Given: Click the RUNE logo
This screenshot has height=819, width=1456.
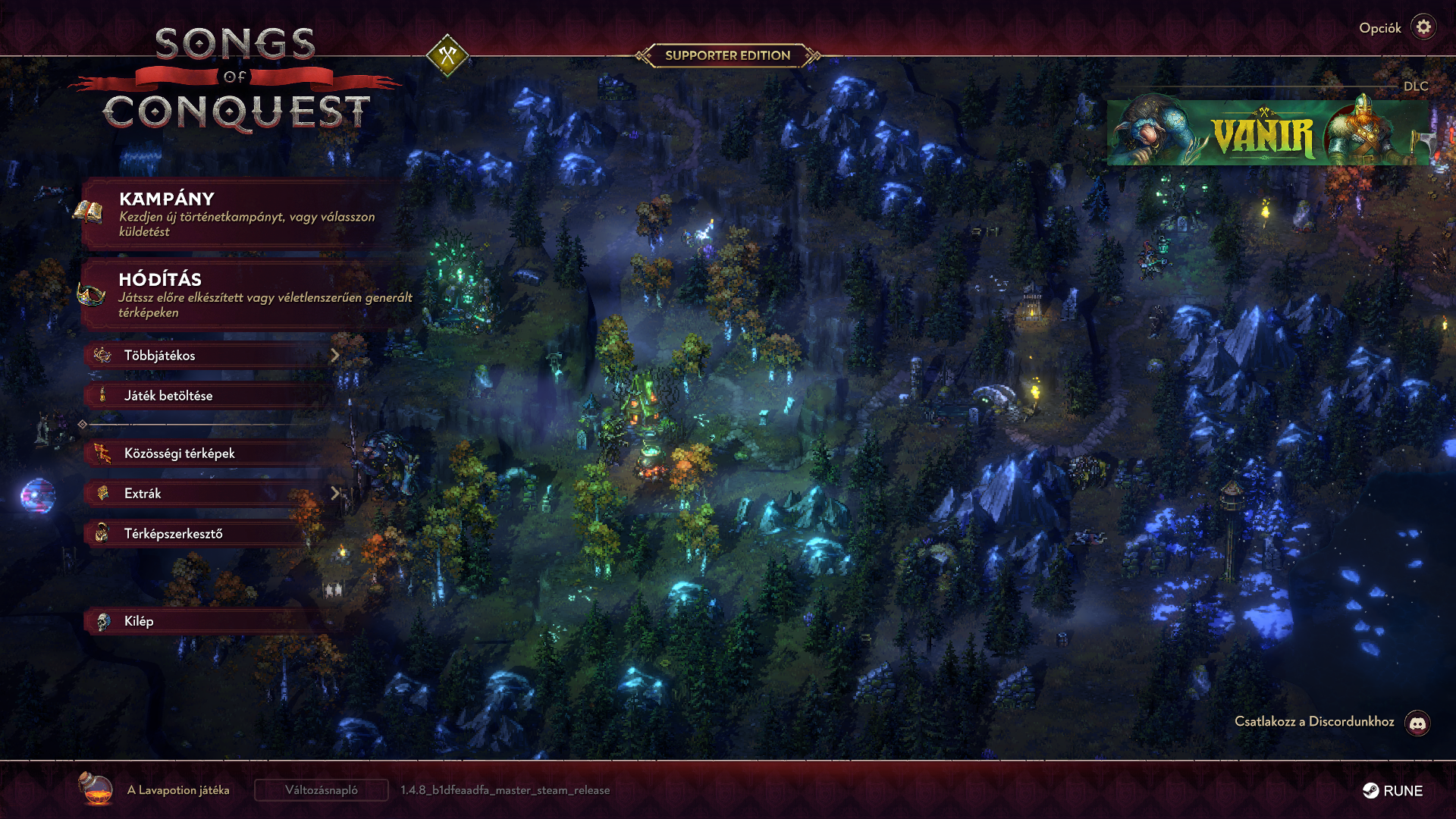Looking at the screenshot, I should [1392, 790].
